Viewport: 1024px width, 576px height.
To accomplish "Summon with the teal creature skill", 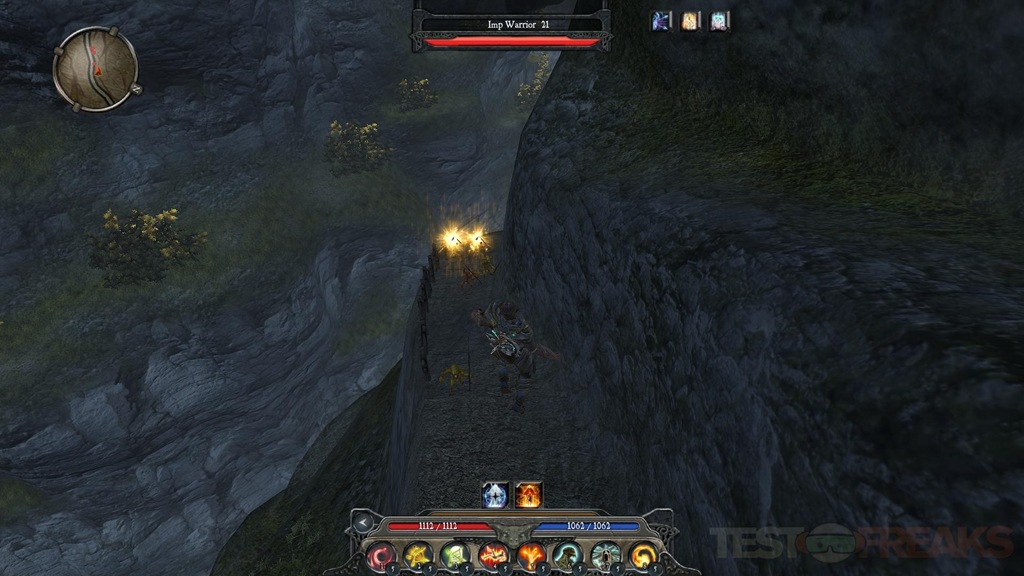I will pyautogui.click(x=567, y=556).
